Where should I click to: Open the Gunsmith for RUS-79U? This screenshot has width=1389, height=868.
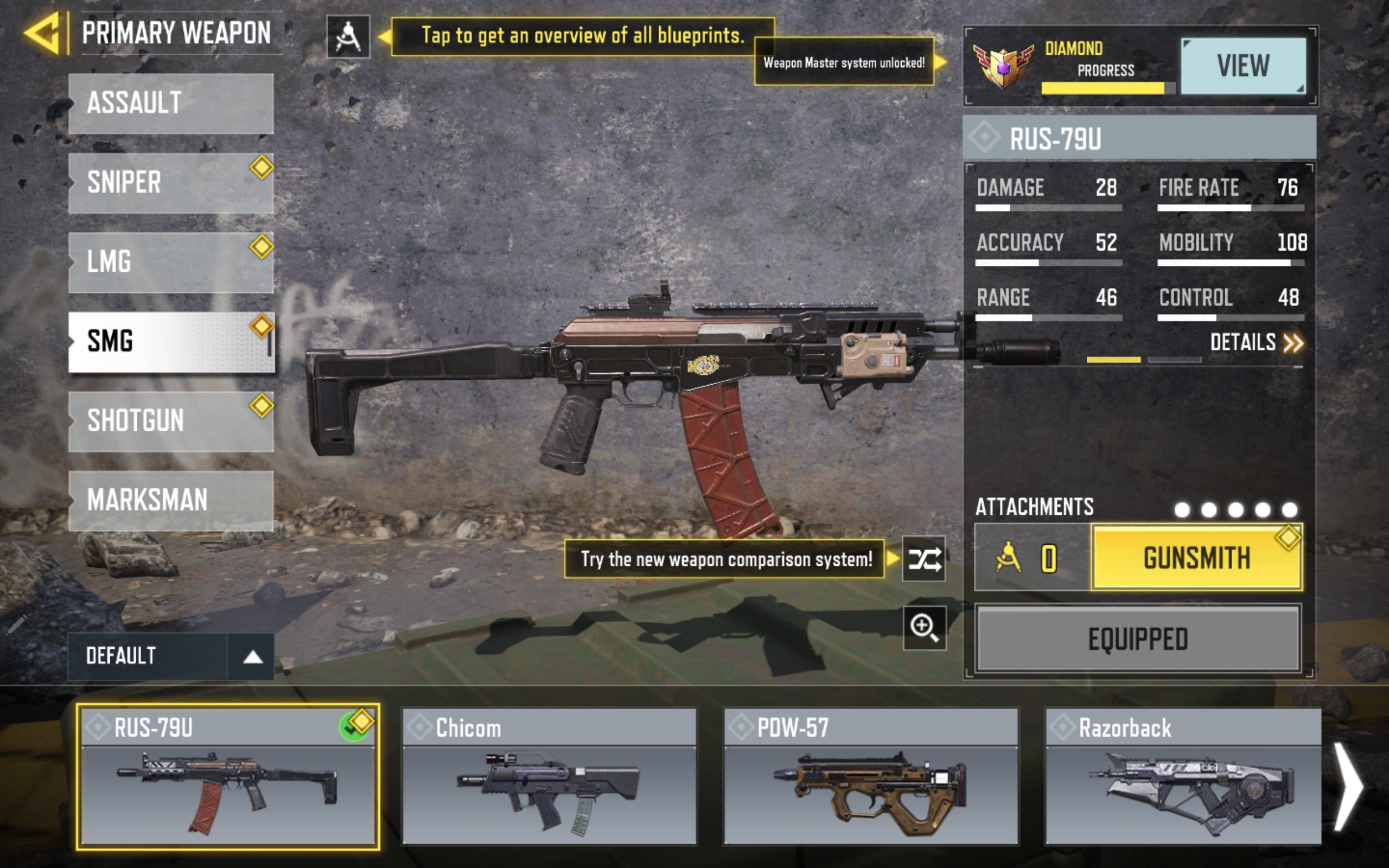[1196, 558]
